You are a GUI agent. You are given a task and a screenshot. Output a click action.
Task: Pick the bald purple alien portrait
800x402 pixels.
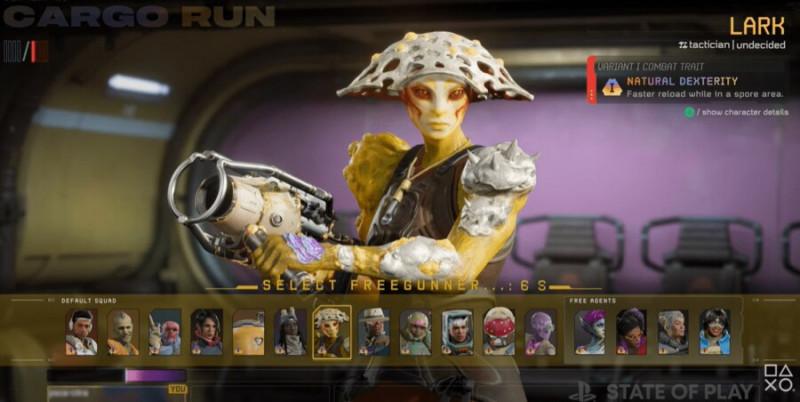click(x=540, y=332)
